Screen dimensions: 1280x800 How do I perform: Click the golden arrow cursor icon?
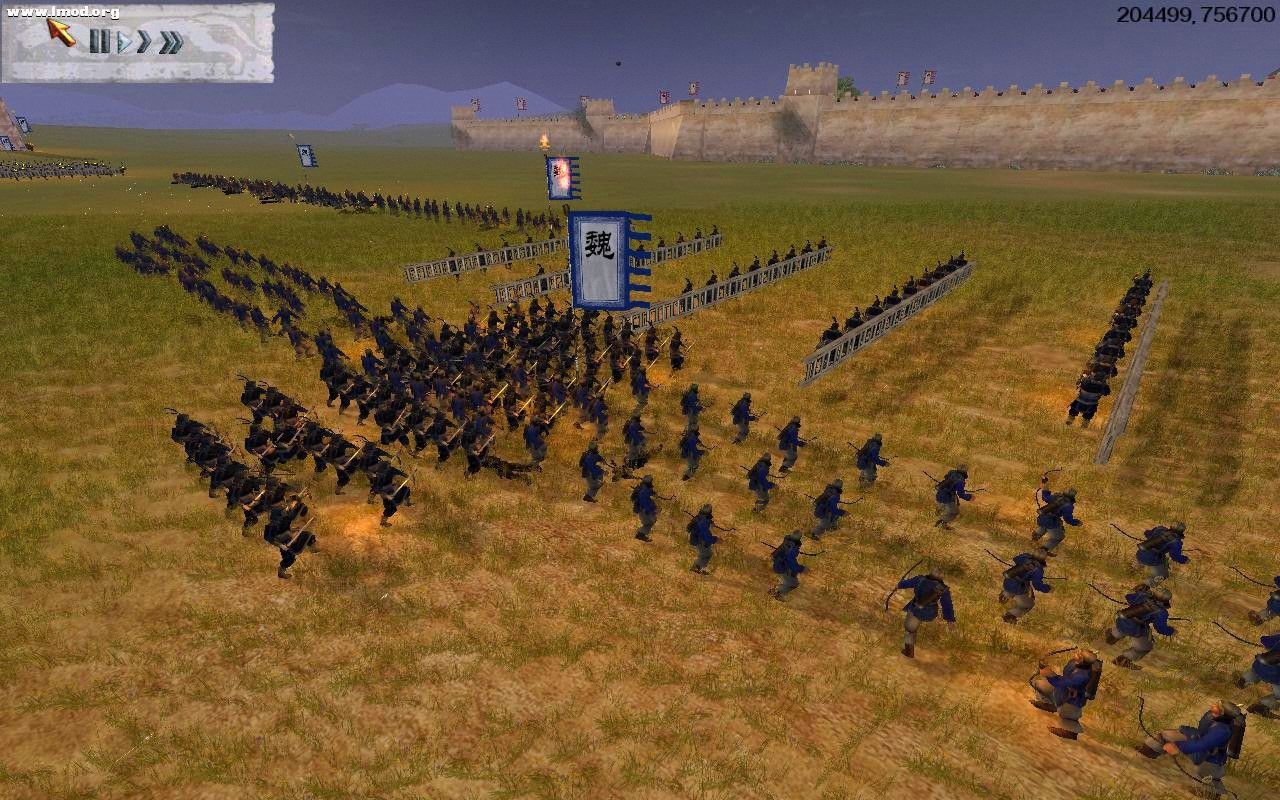pyautogui.click(x=58, y=32)
